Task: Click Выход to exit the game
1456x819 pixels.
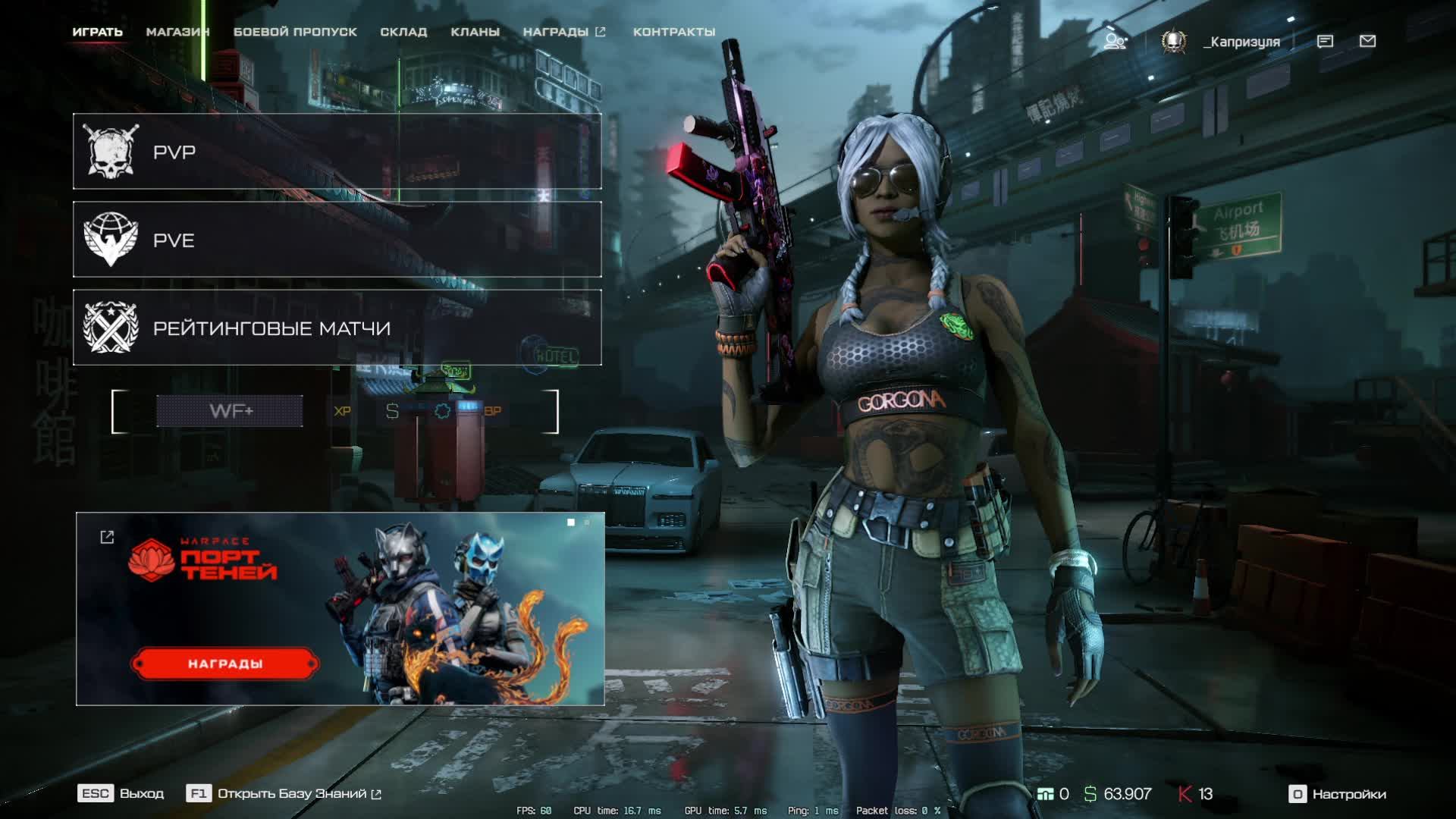Action: 121,793
